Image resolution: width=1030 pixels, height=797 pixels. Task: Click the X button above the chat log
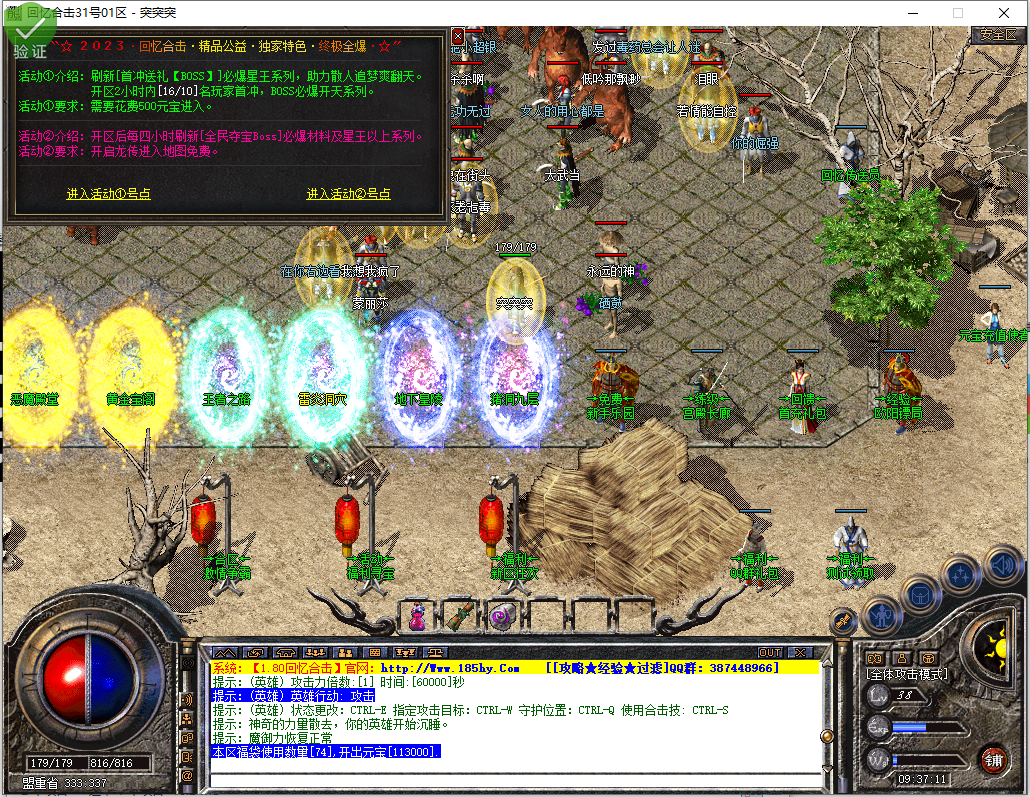[x=801, y=653]
